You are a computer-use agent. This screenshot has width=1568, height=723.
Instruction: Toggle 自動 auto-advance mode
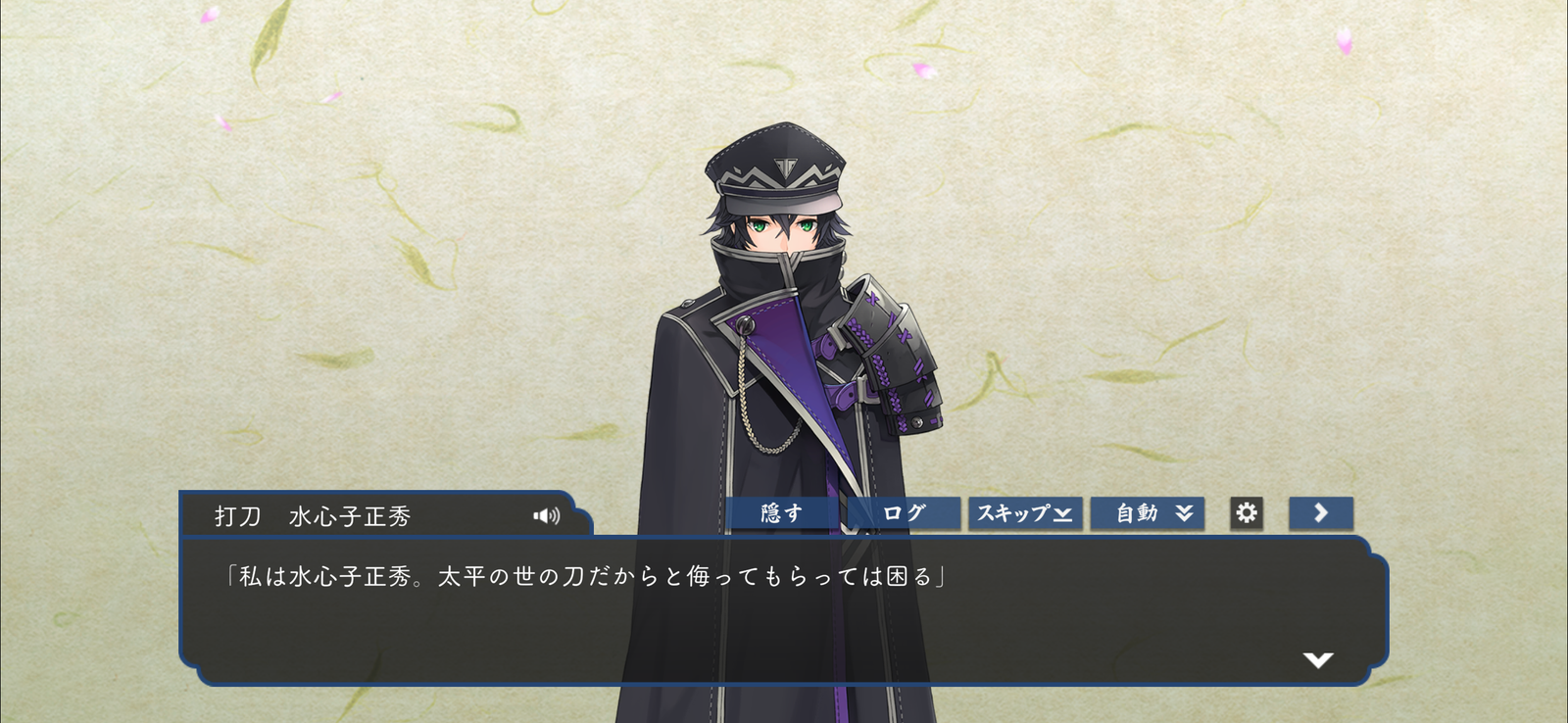(1148, 513)
